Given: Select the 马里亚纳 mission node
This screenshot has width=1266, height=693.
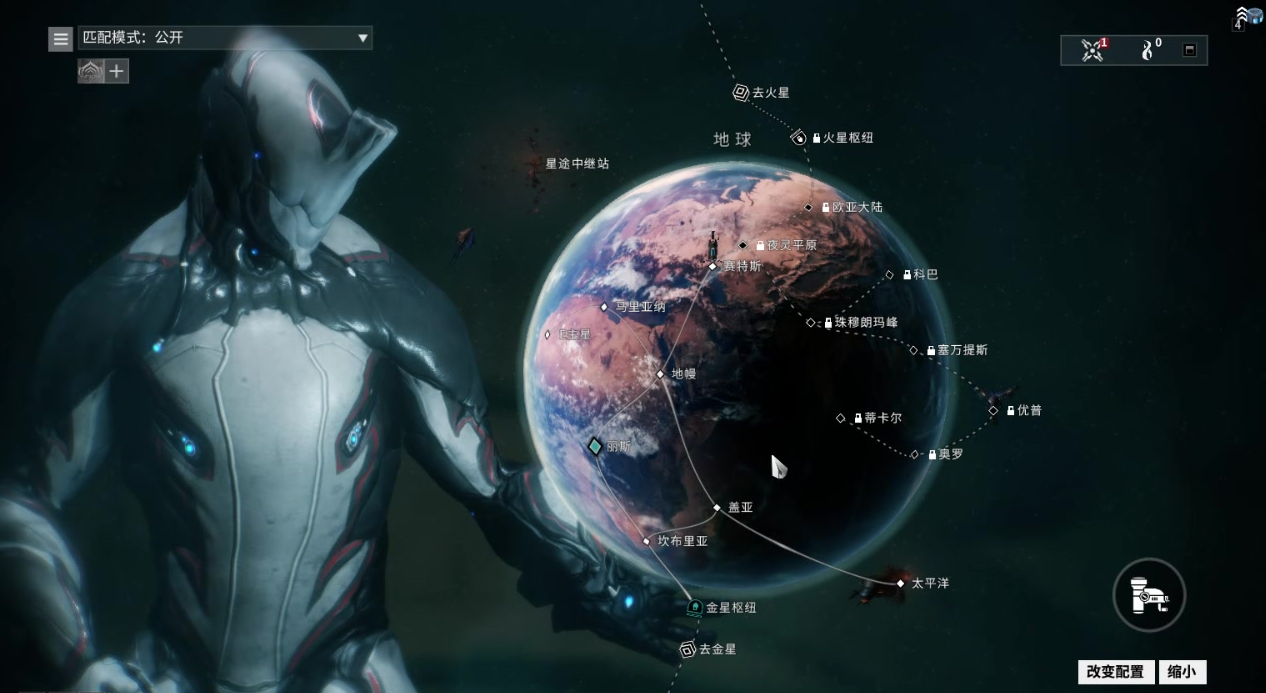Looking at the screenshot, I should coord(604,307).
